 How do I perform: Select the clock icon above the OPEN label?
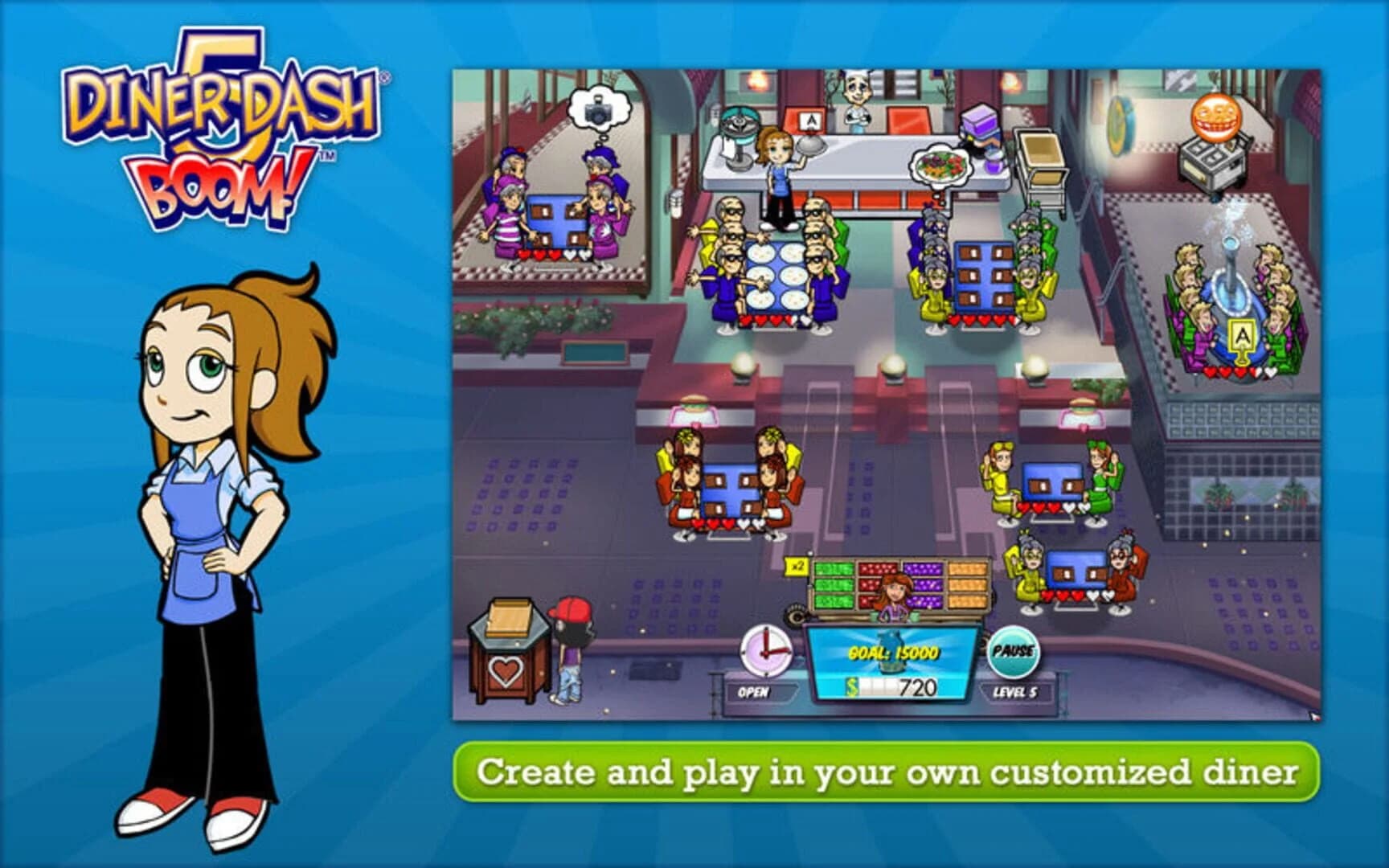click(764, 651)
